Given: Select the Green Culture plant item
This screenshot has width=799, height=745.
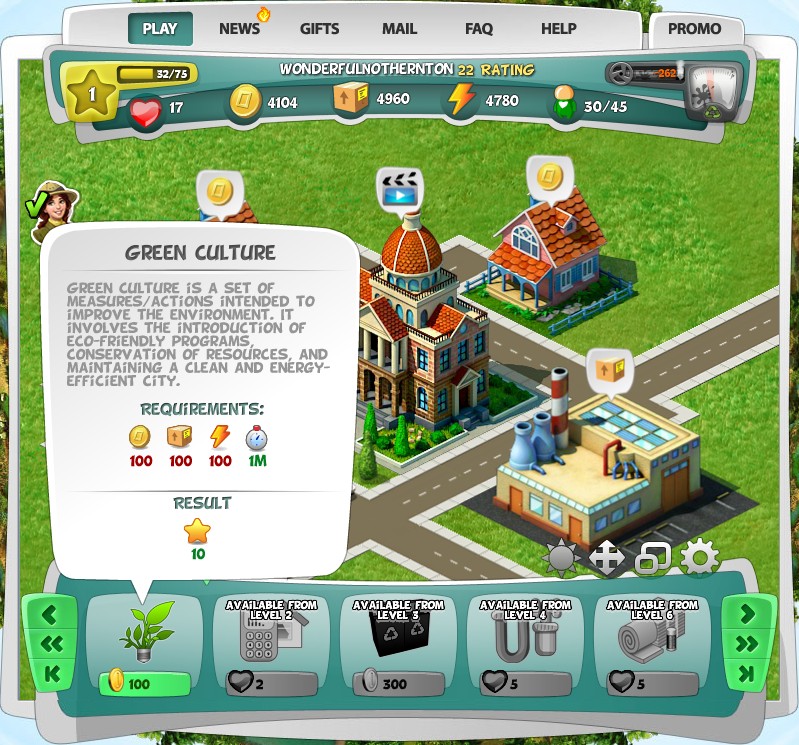Looking at the screenshot, I should click(x=146, y=632).
